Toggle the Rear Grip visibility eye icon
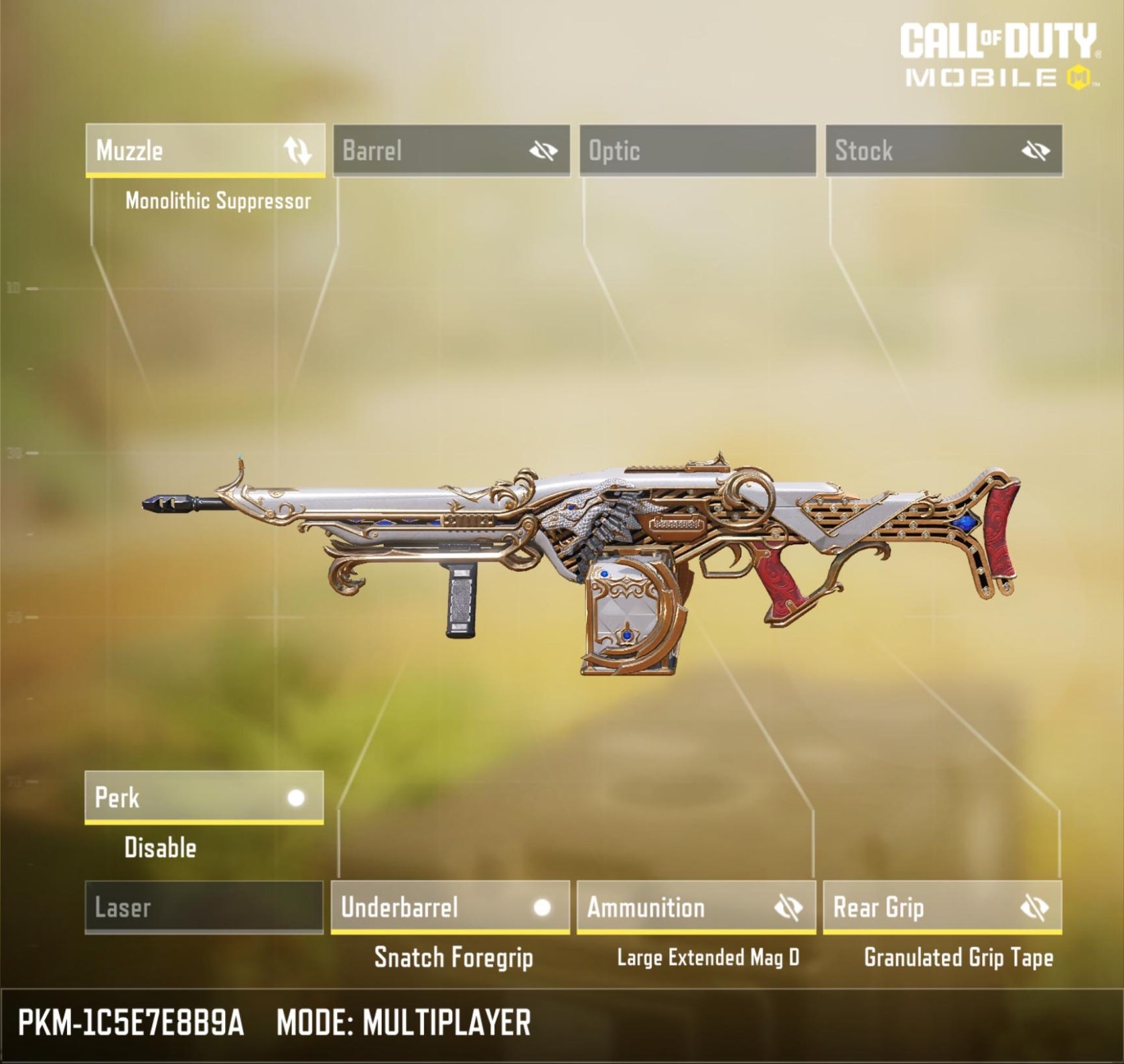Screen dimensions: 1124x1064 click(1034, 908)
